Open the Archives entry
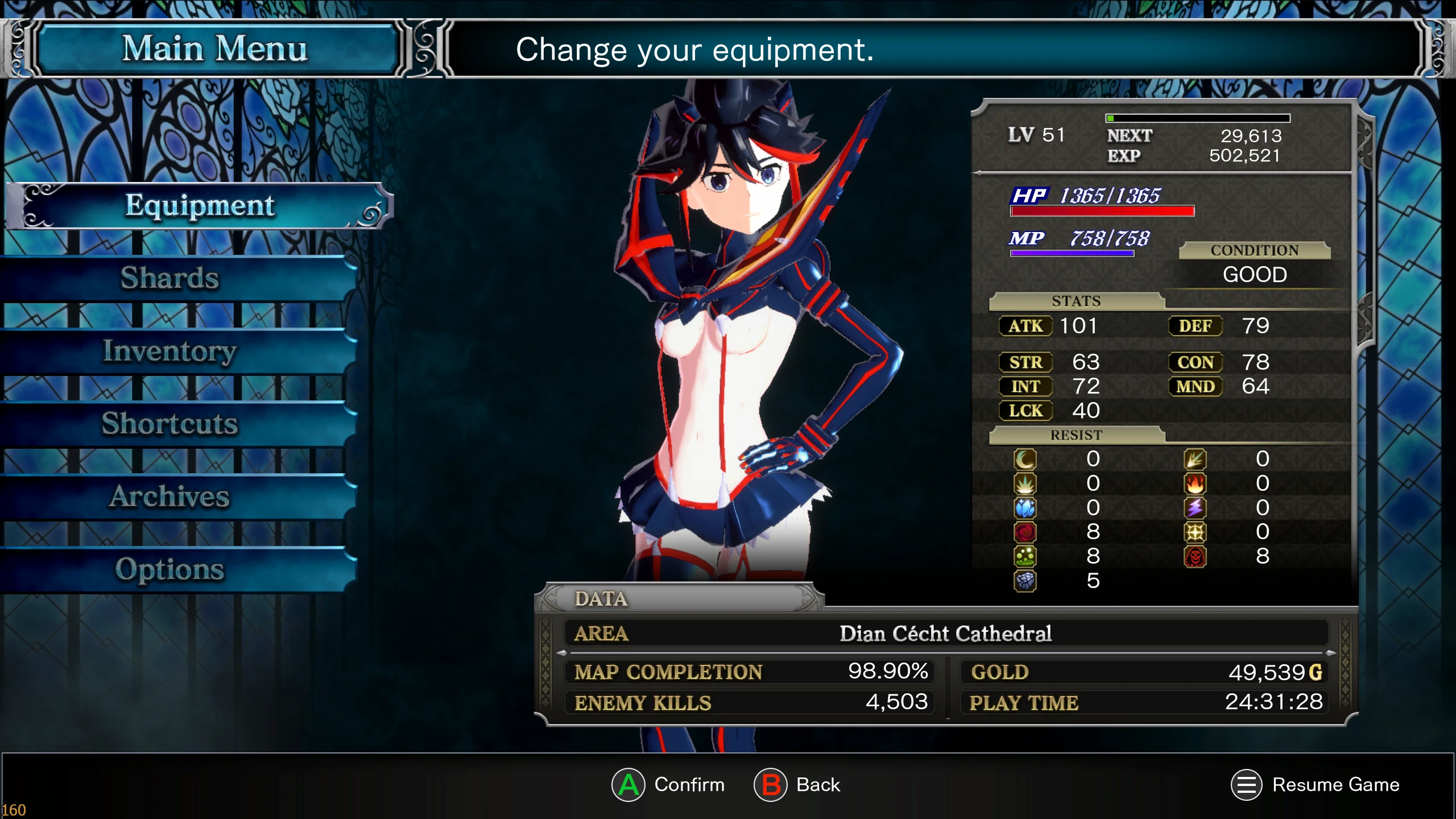This screenshot has width=1456, height=819. click(169, 497)
